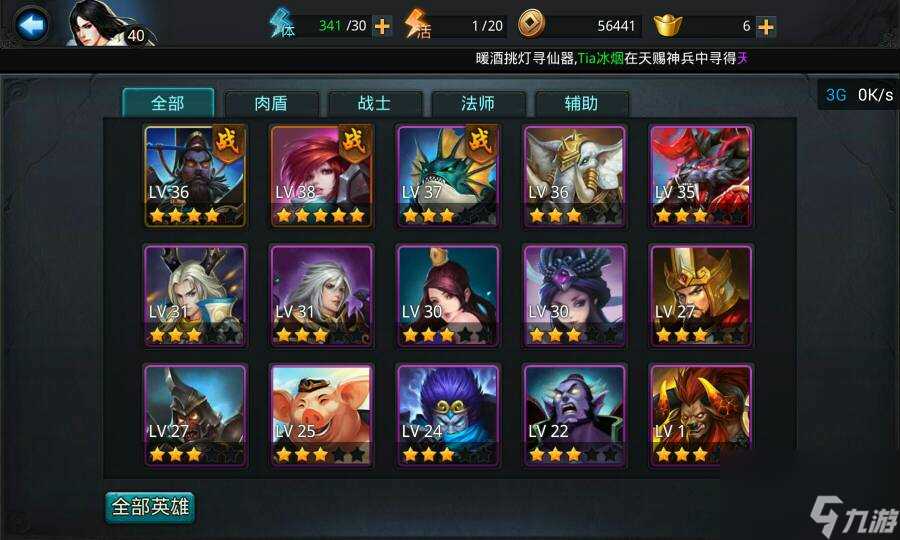
Task: Go back using the blue arrow button
Action: tap(33, 24)
